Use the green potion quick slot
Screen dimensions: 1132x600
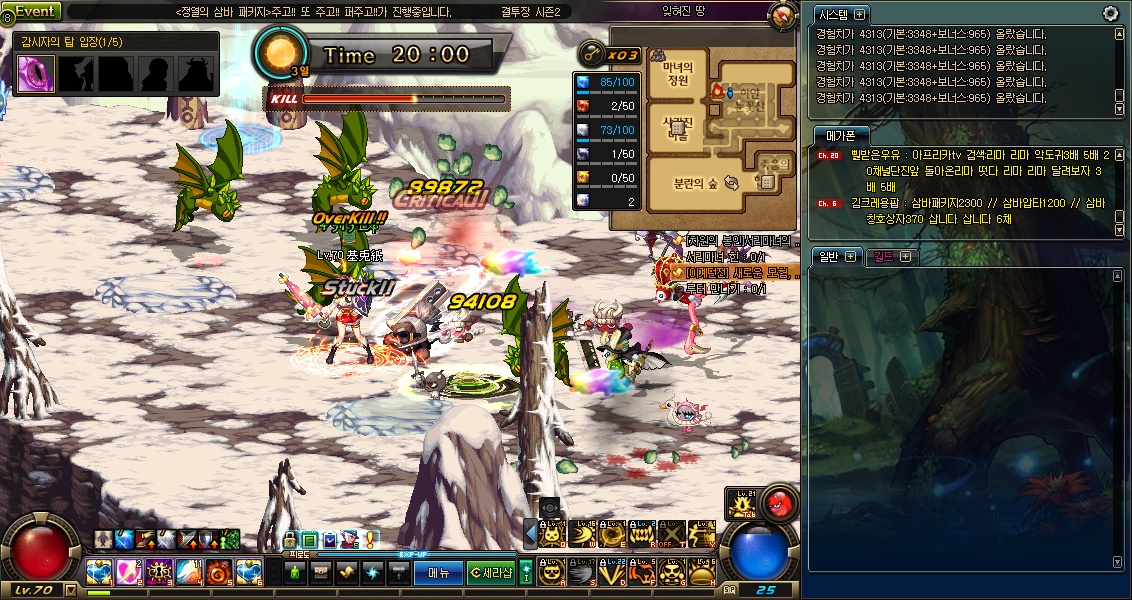(x=296, y=573)
